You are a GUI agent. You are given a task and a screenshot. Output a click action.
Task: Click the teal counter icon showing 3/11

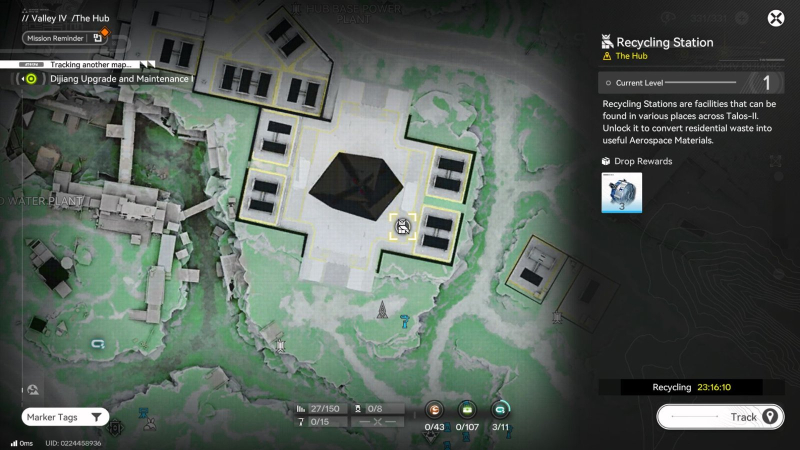tap(500, 409)
